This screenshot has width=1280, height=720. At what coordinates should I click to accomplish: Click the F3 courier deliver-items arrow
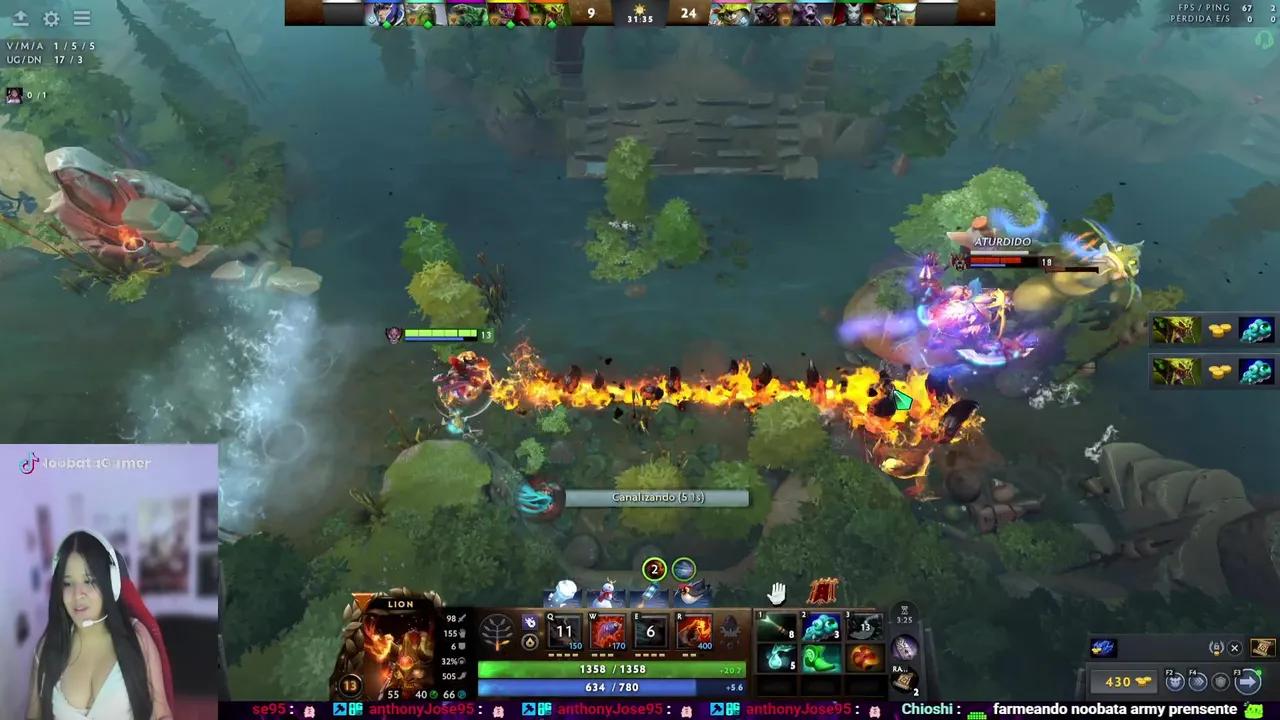(1248, 681)
